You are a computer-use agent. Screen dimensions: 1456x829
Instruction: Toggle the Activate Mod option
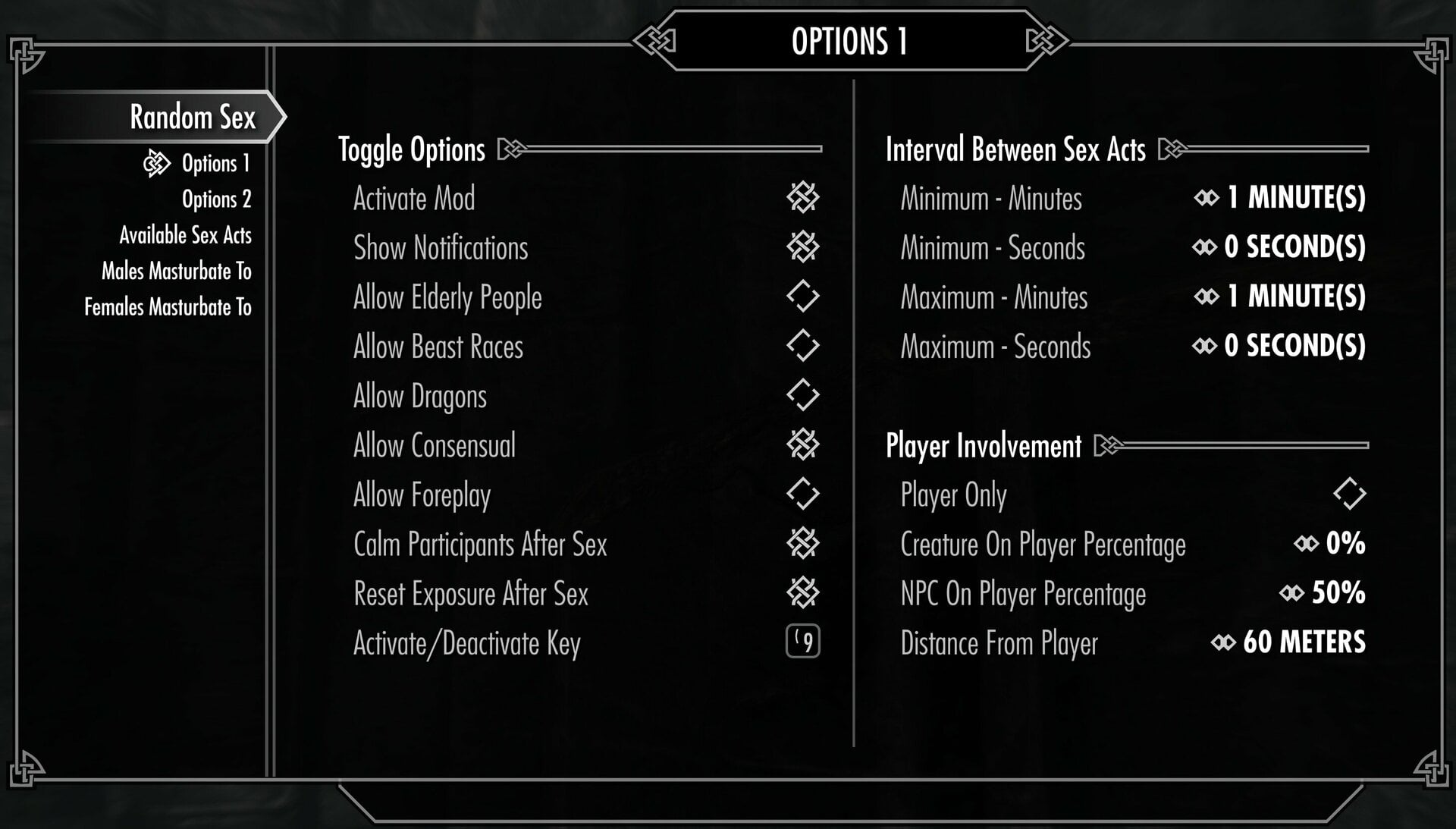pyautogui.click(x=802, y=198)
